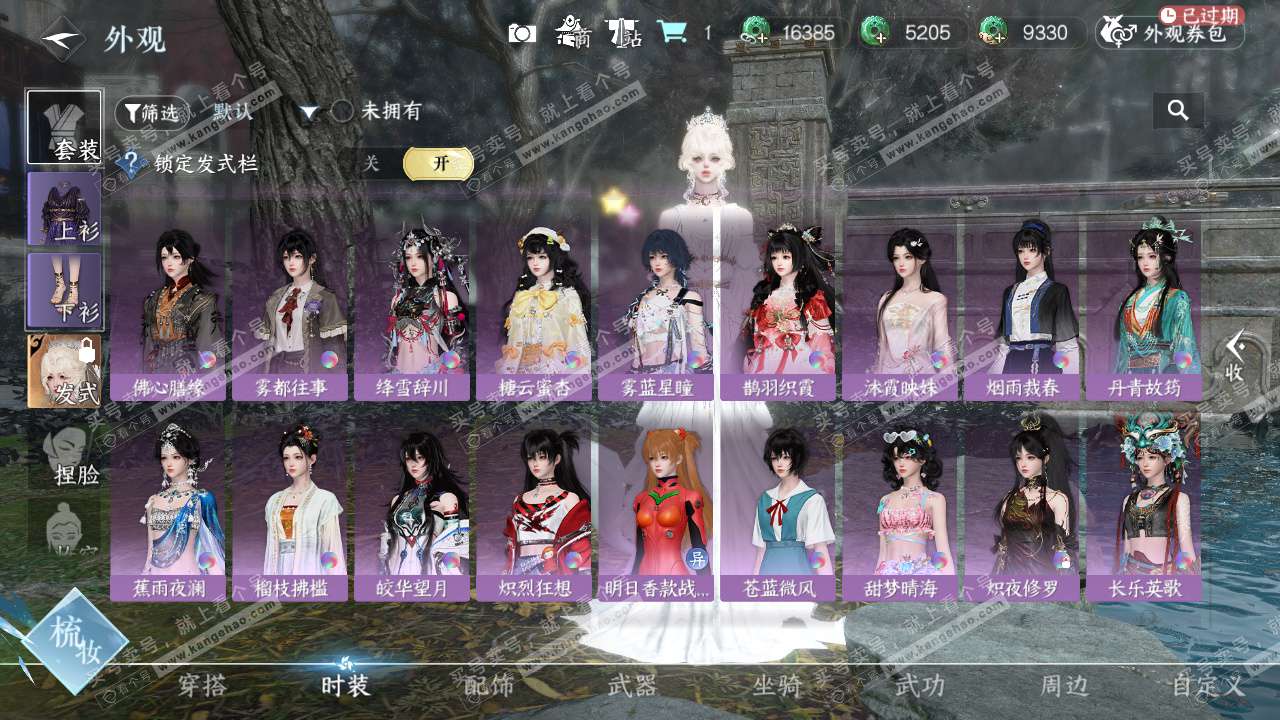Image resolution: width=1280 pixels, height=720 pixels.
Task: Go back using the top-left arrow
Action: click(x=62, y=39)
